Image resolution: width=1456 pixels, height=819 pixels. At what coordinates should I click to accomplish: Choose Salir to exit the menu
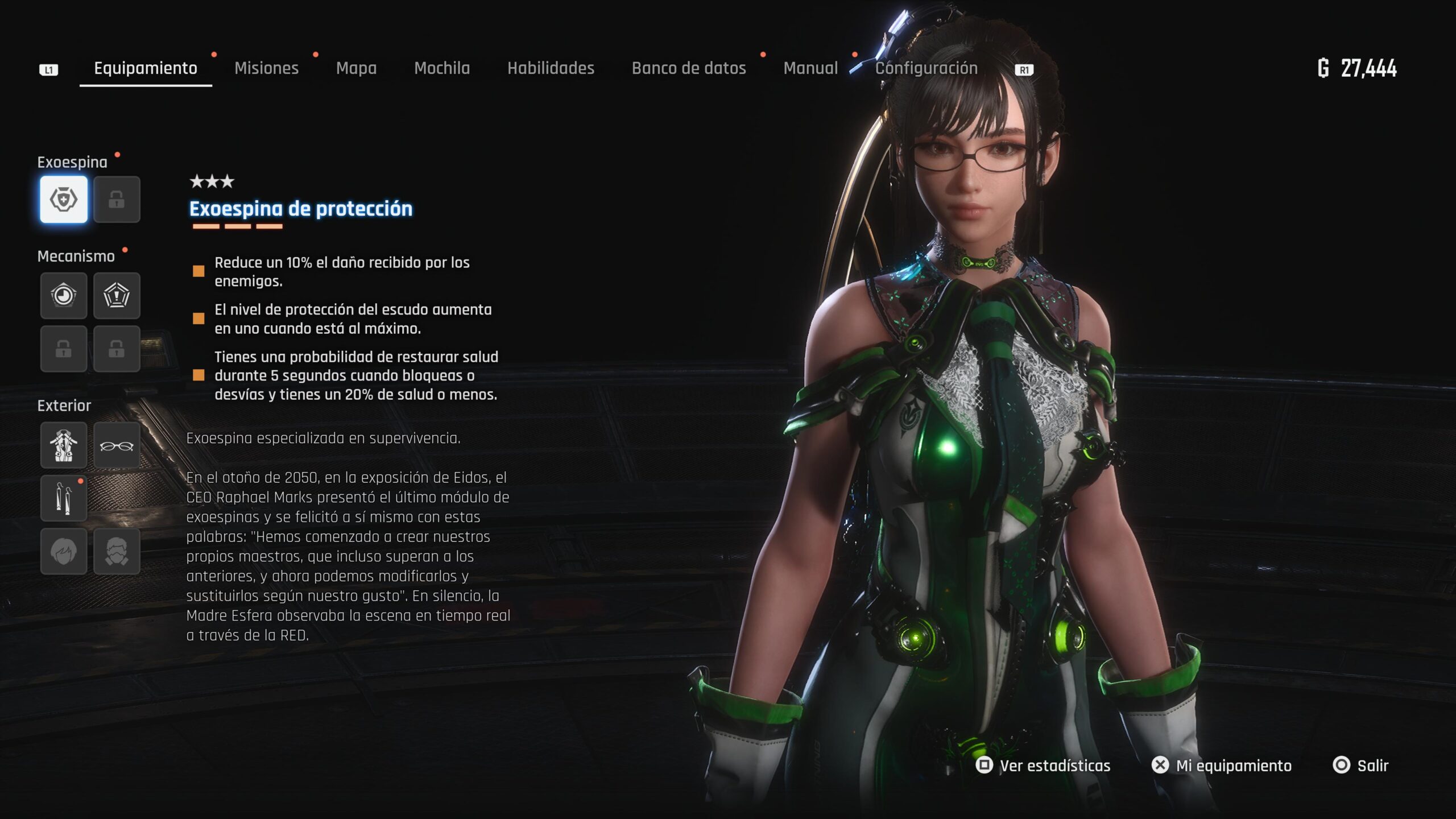[x=1360, y=766]
